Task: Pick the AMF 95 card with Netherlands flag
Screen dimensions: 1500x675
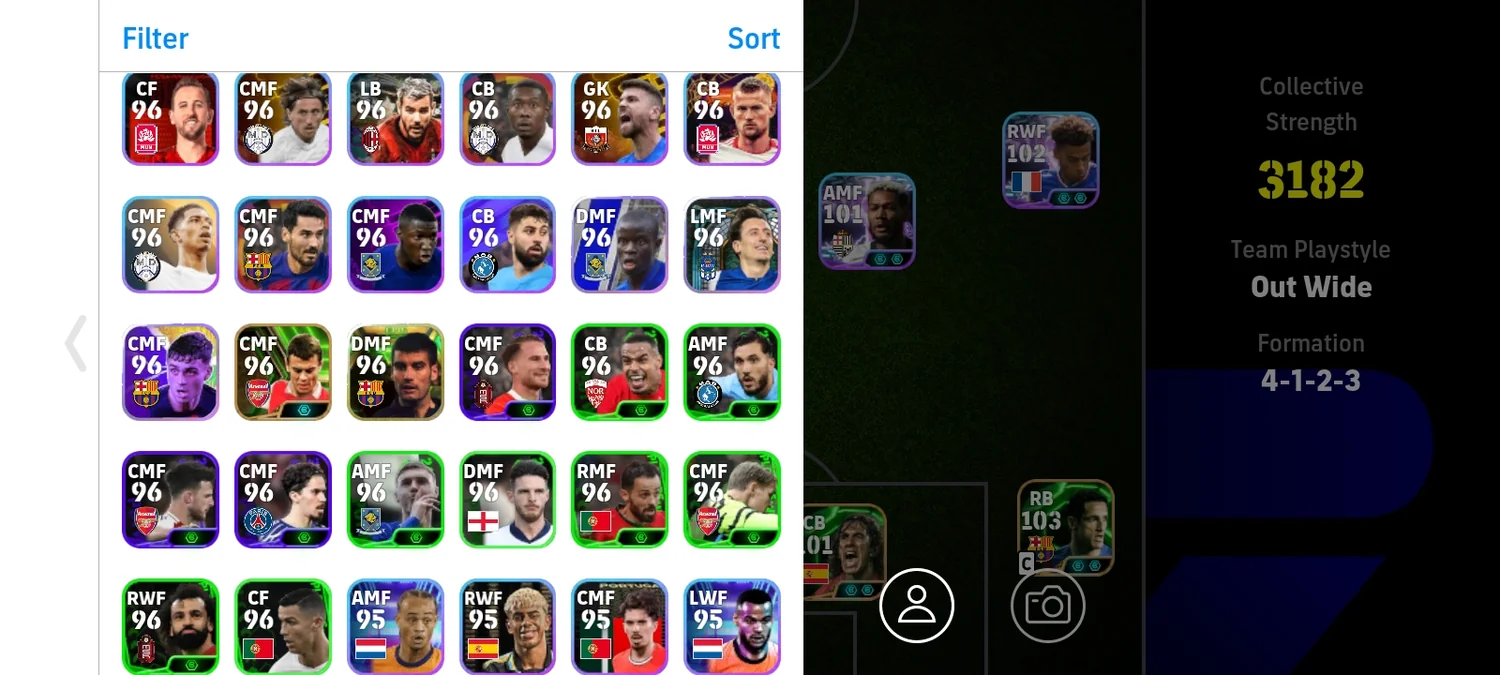Action: [395, 625]
